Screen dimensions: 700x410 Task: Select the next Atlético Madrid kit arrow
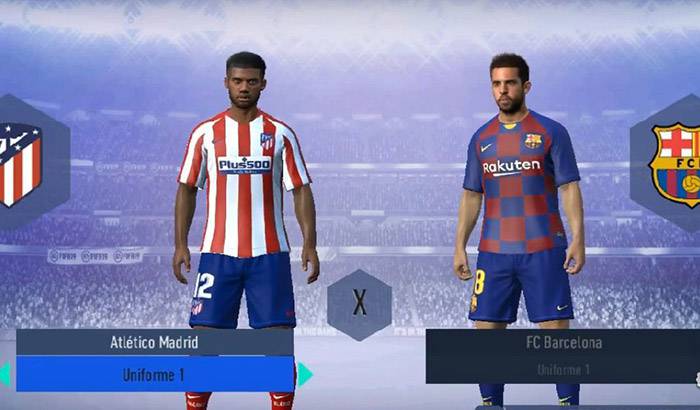click(304, 374)
